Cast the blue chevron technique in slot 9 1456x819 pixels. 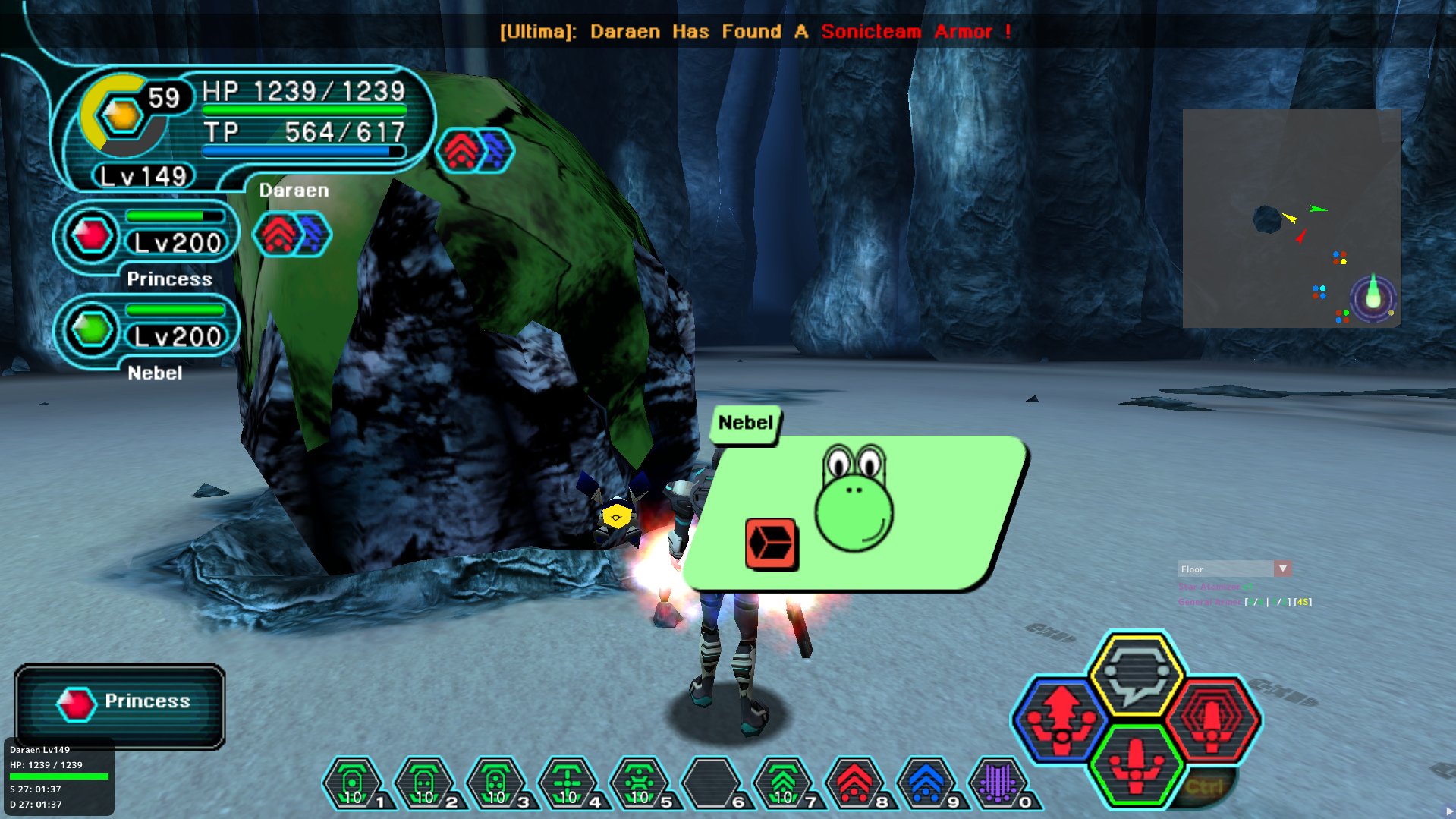pos(926,783)
